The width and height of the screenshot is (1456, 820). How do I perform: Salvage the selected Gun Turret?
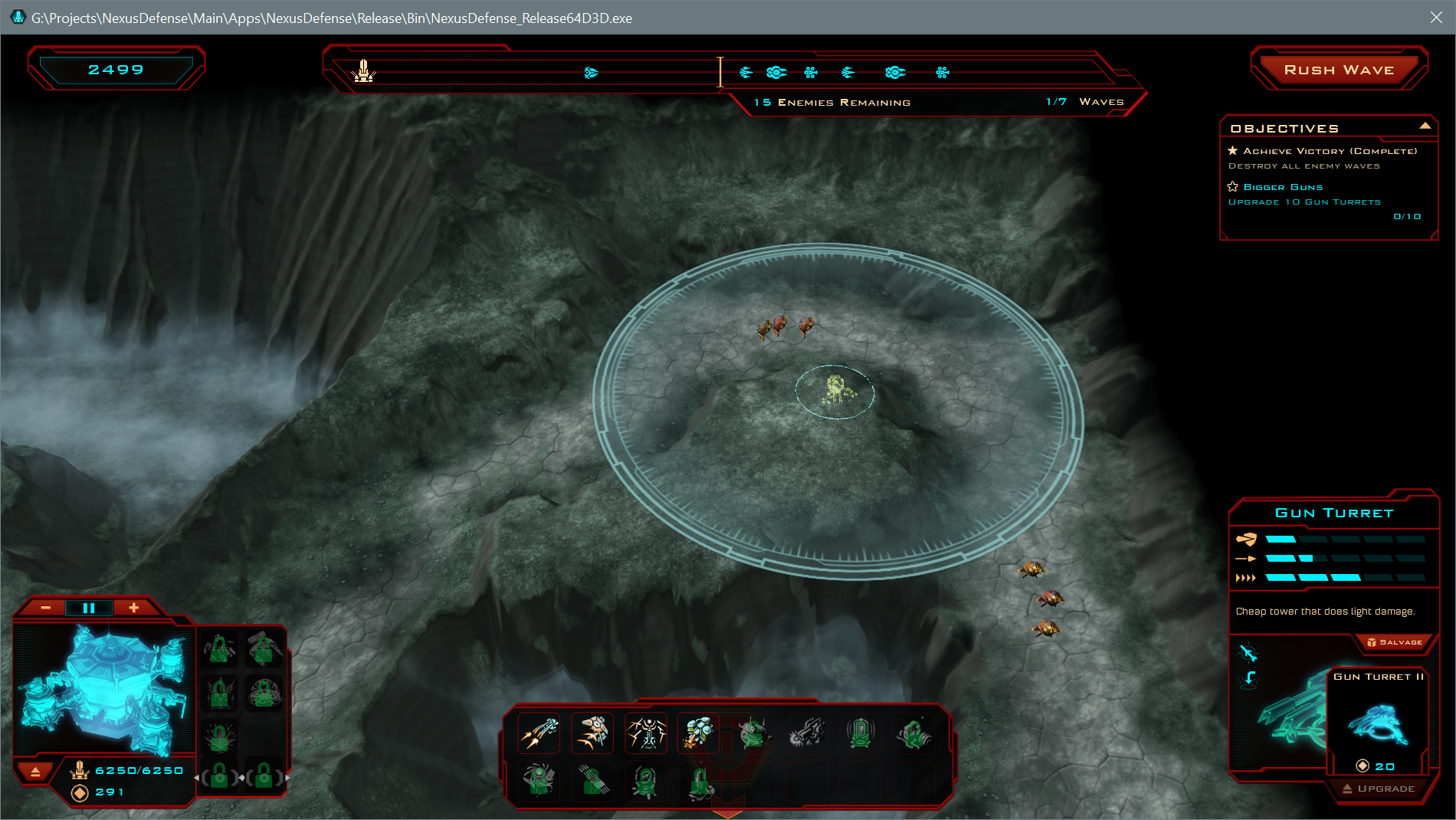coord(1395,642)
